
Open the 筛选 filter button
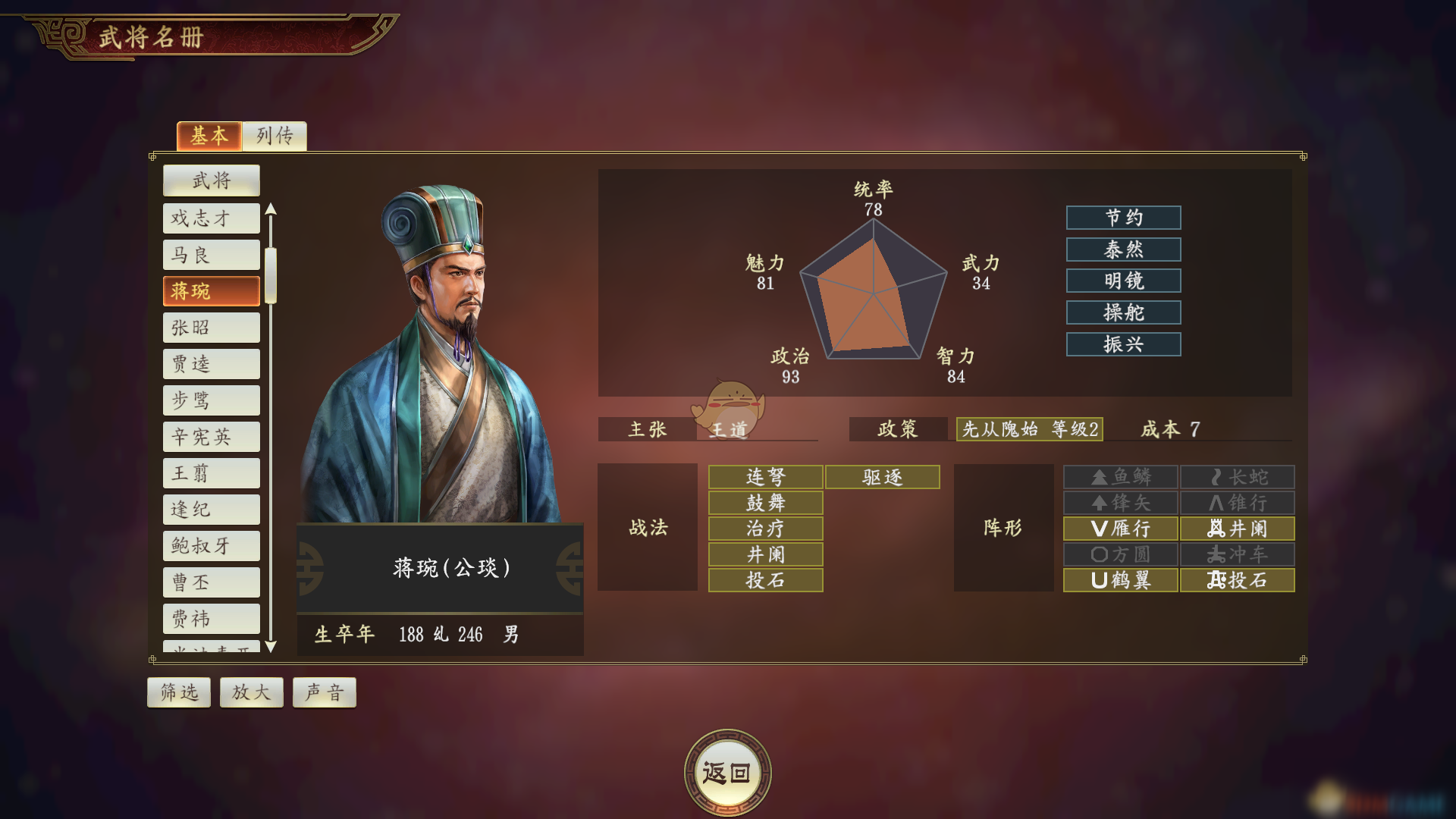pyautogui.click(x=178, y=692)
